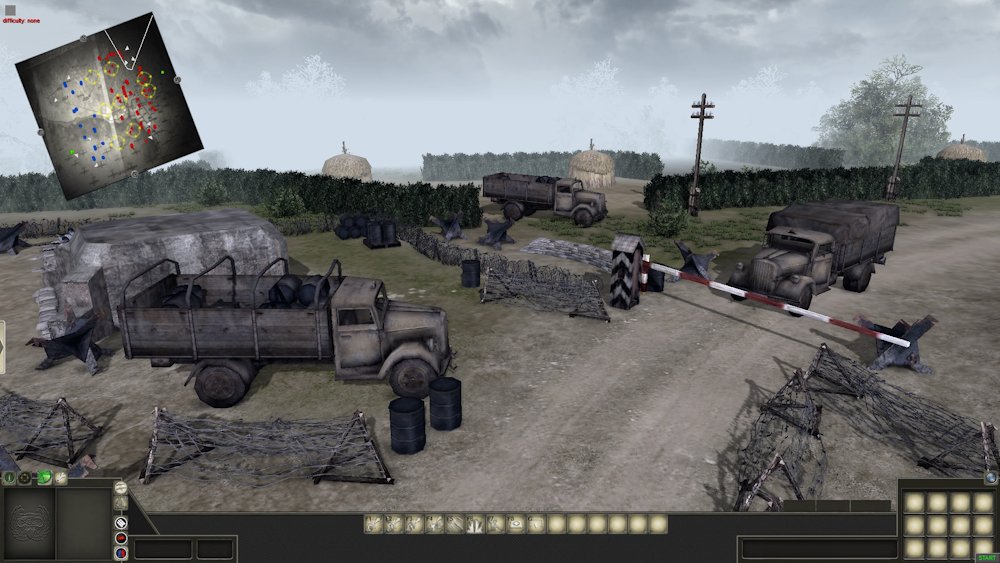This screenshot has height=563, width=1000.
Task: Select the first command icon in the bottom bar
Action: [372, 523]
